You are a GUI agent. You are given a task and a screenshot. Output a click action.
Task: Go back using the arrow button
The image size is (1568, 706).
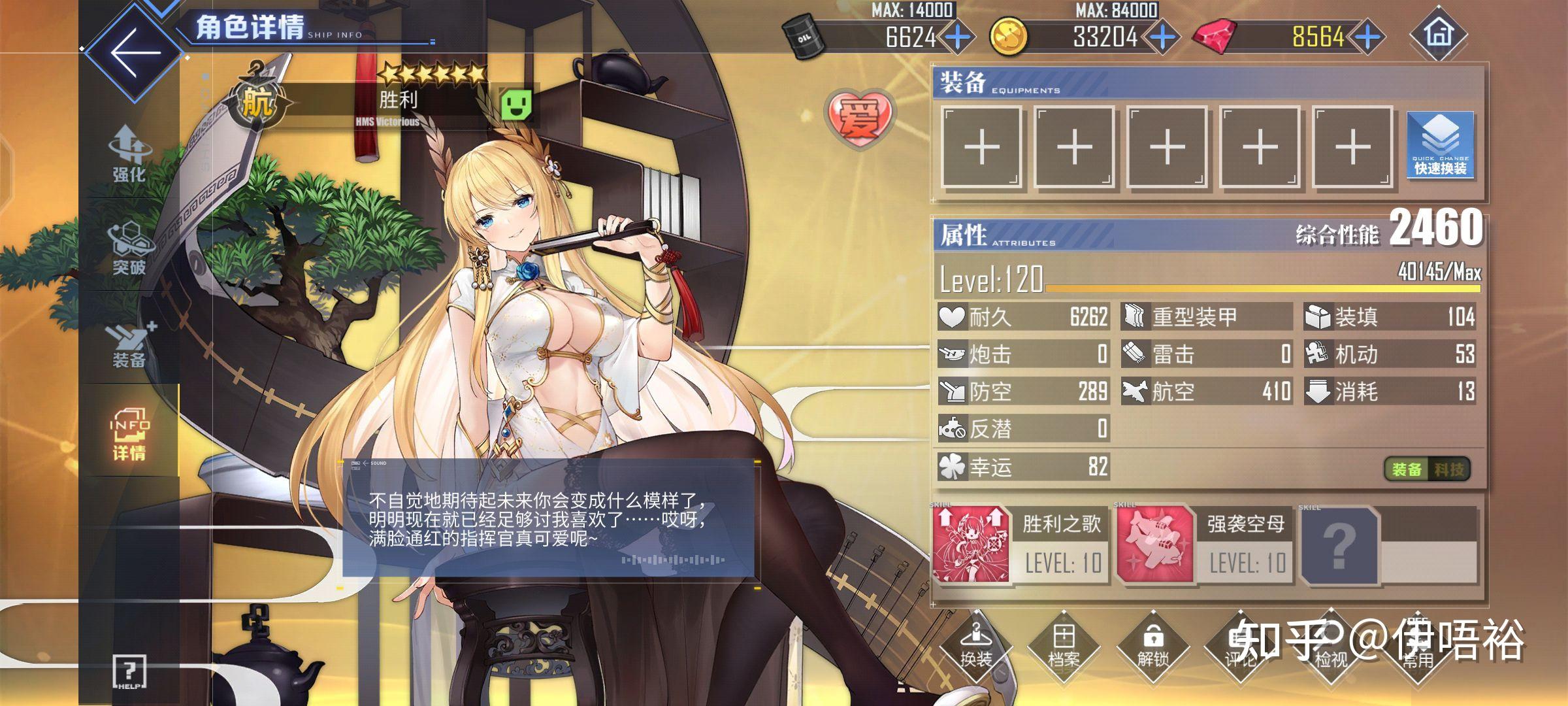[x=134, y=52]
